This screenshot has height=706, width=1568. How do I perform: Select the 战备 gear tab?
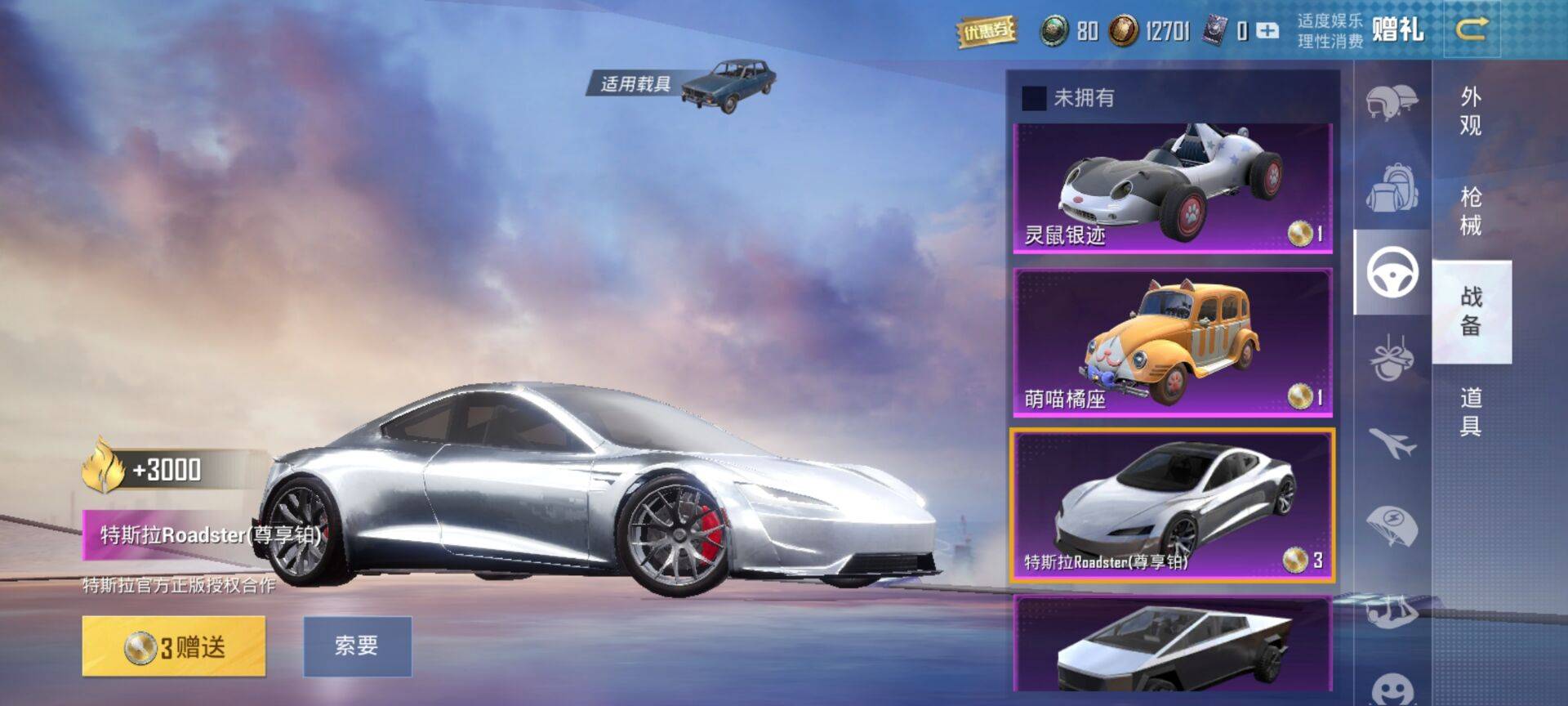click(x=1471, y=311)
